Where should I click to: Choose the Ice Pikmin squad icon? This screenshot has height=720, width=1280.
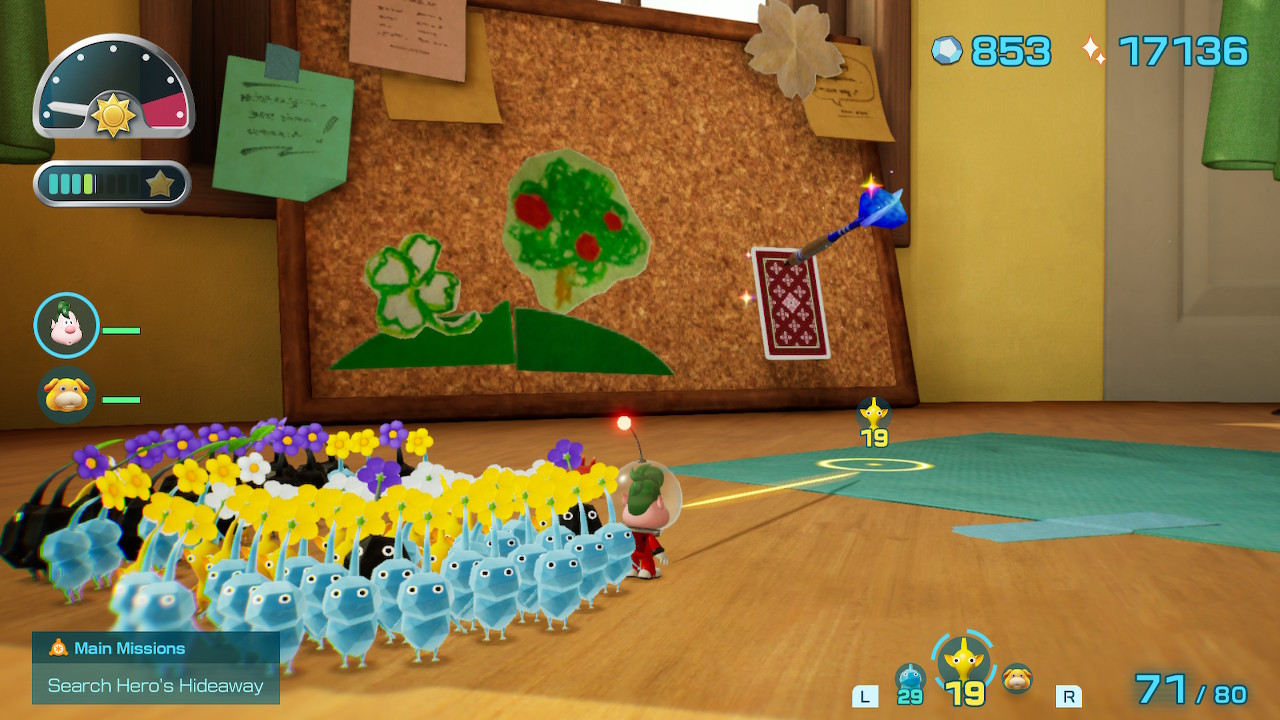(910, 680)
